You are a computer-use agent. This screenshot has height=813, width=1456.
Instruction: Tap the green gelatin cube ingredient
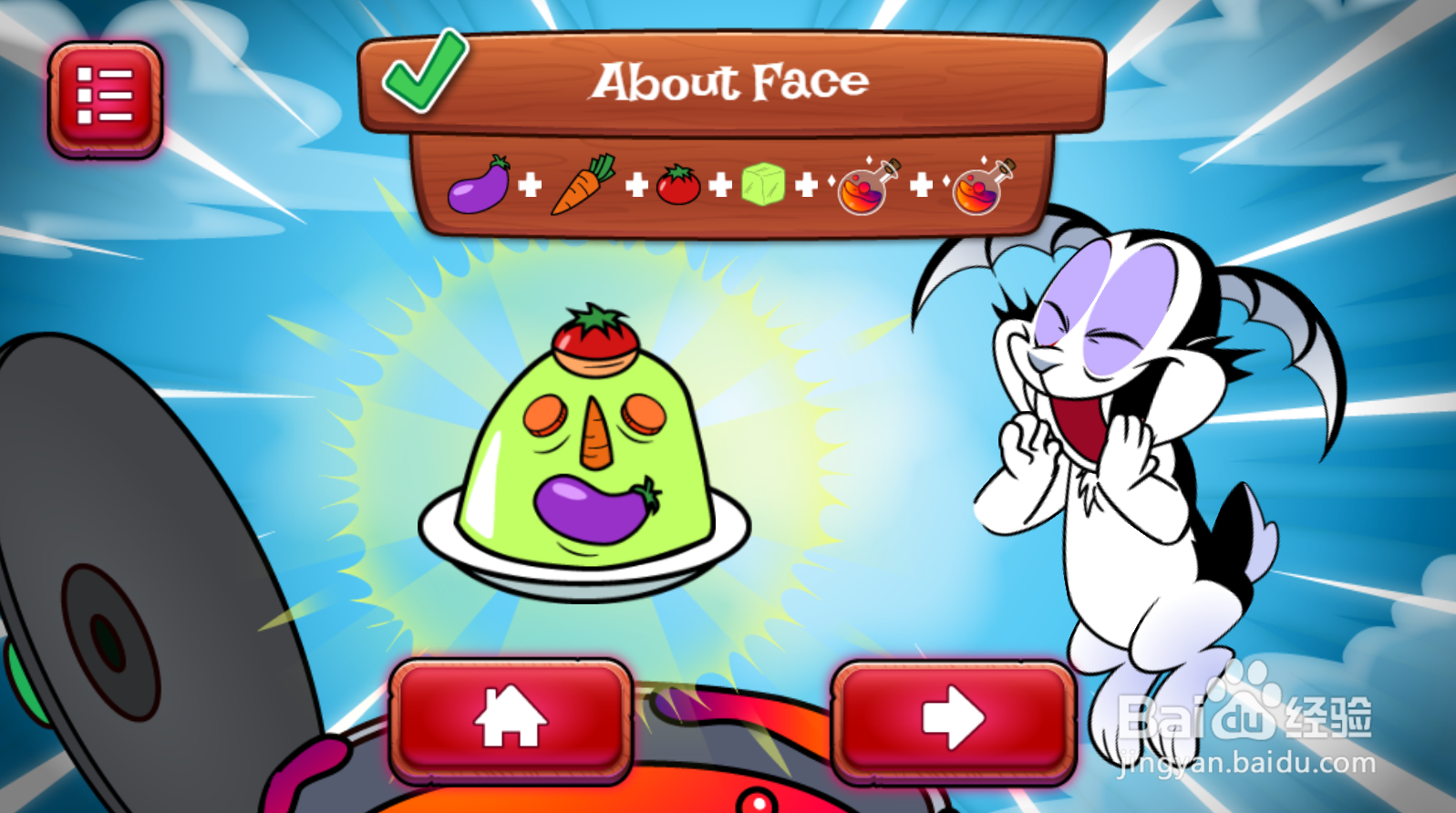[x=764, y=185]
